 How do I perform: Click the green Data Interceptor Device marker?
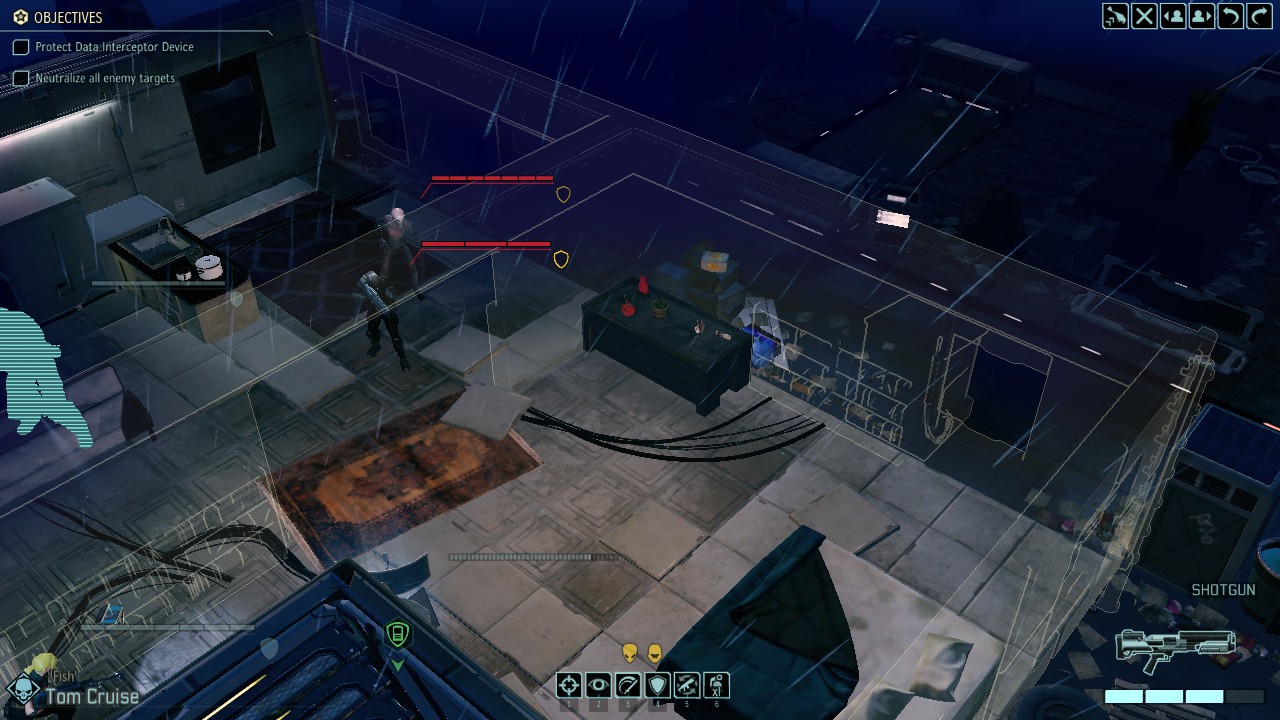tap(398, 633)
